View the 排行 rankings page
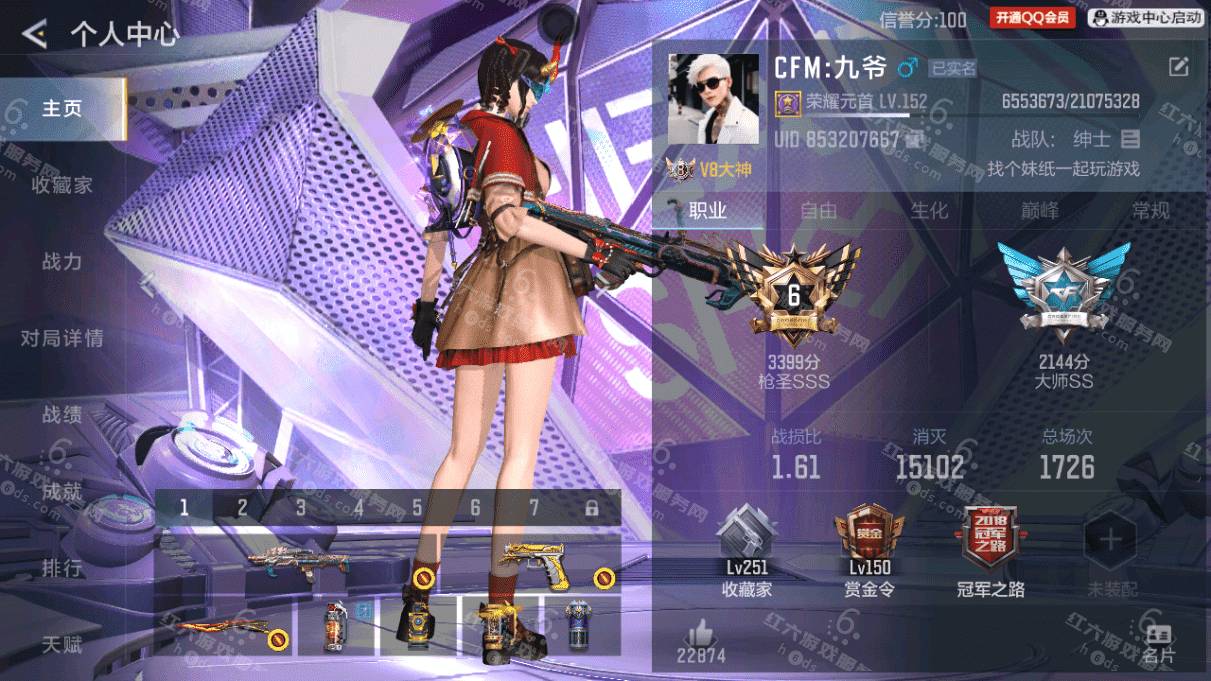The height and width of the screenshot is (681, 1211). tap(62, 568)
